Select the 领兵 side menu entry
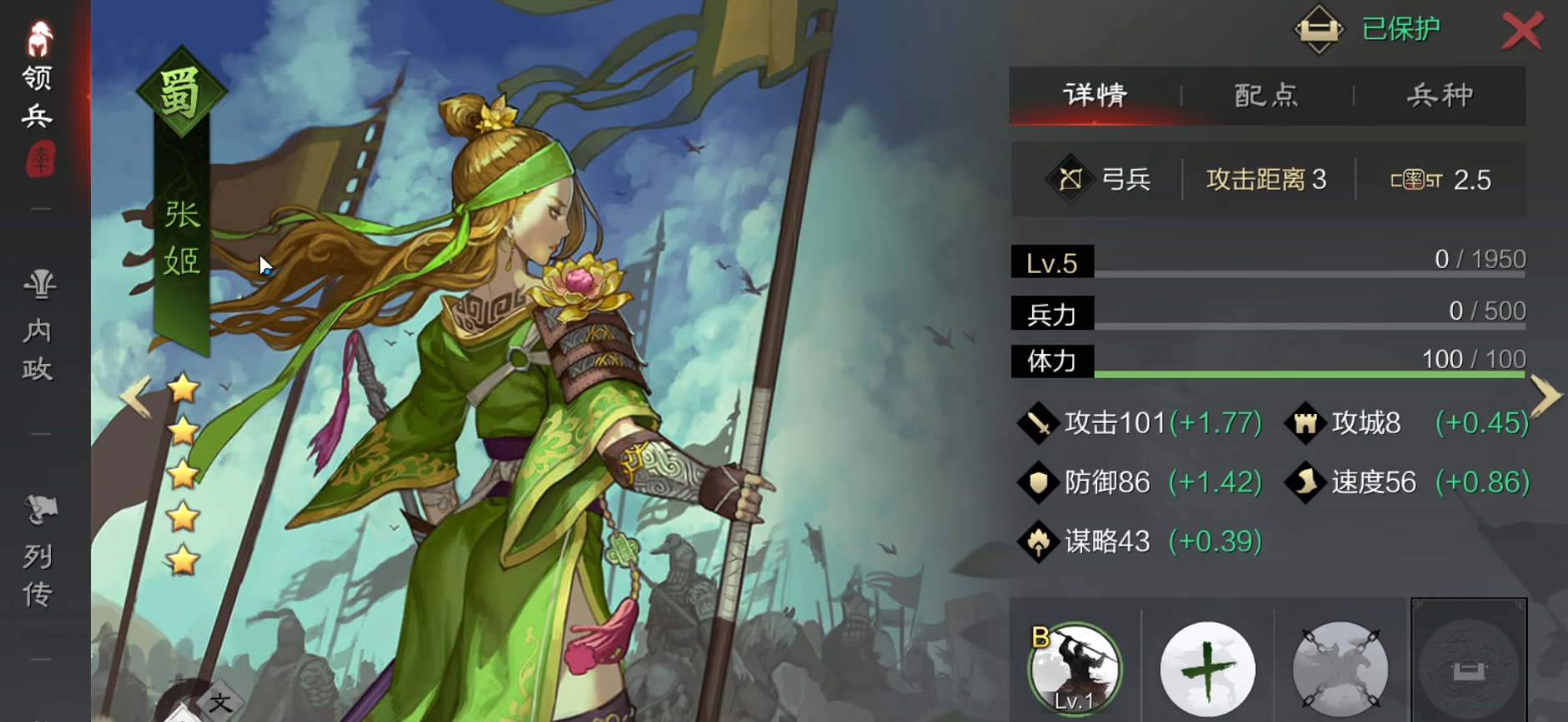This screenshot has width=1568, height=722. click(38, 96)
